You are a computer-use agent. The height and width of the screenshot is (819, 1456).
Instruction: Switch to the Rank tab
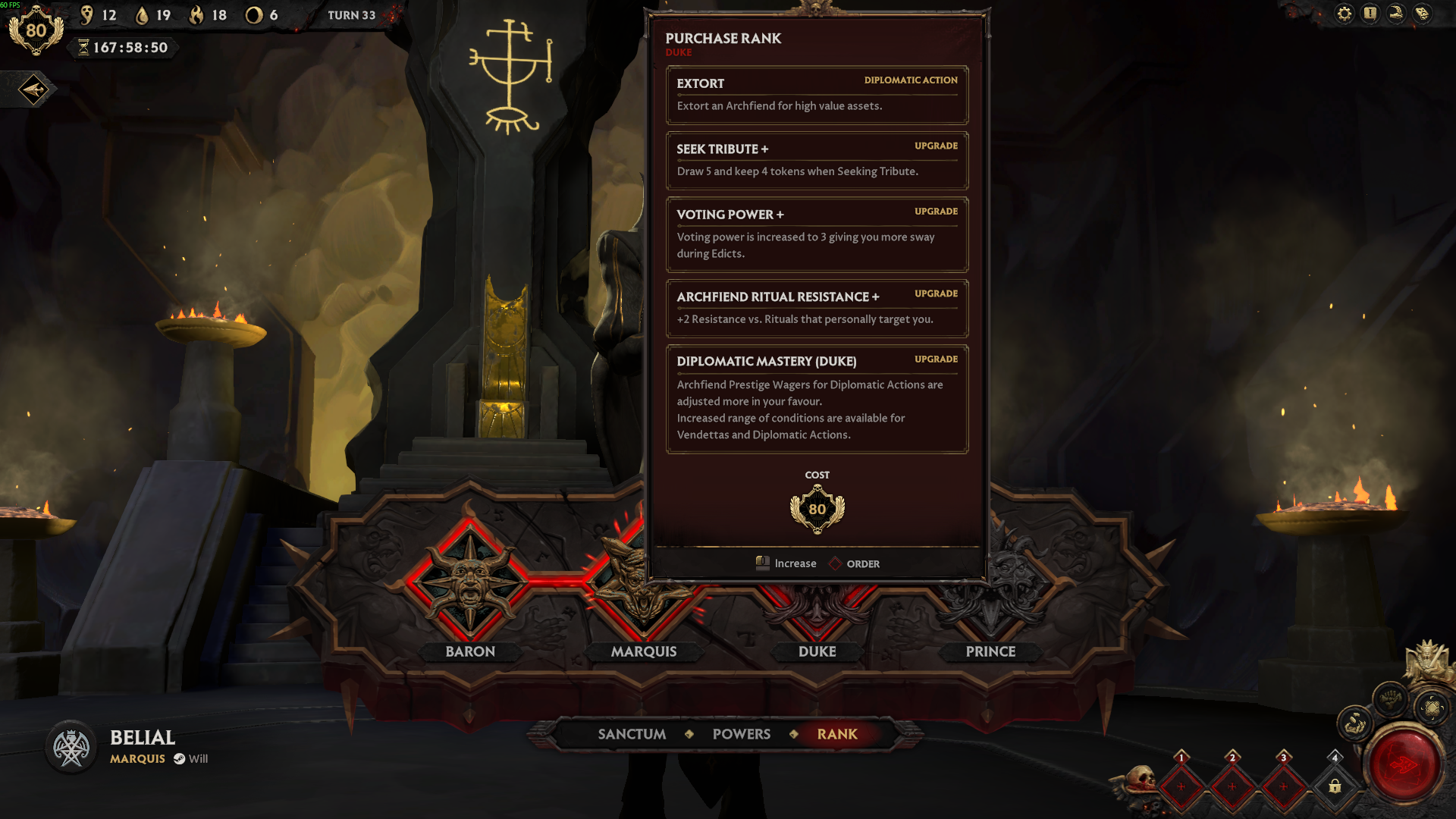tap(837, 734)
